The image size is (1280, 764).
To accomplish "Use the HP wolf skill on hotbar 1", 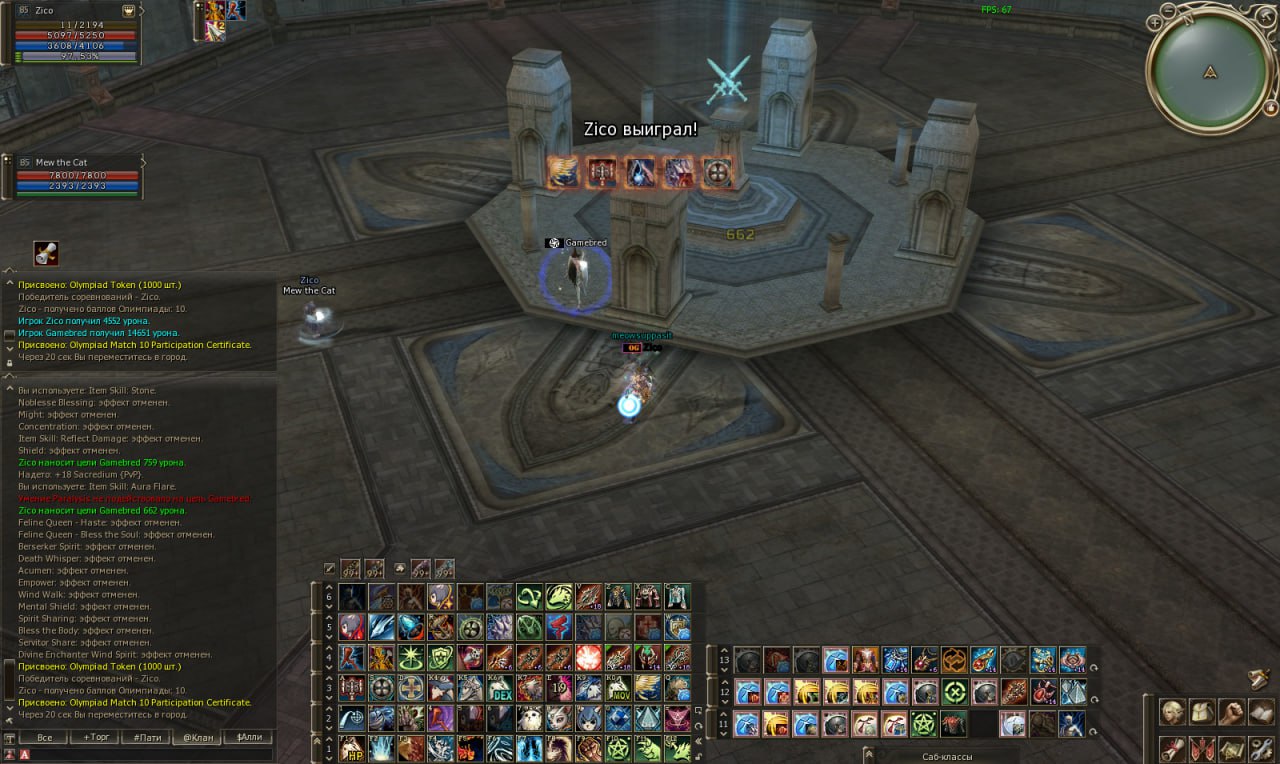I will pos(351,748).
